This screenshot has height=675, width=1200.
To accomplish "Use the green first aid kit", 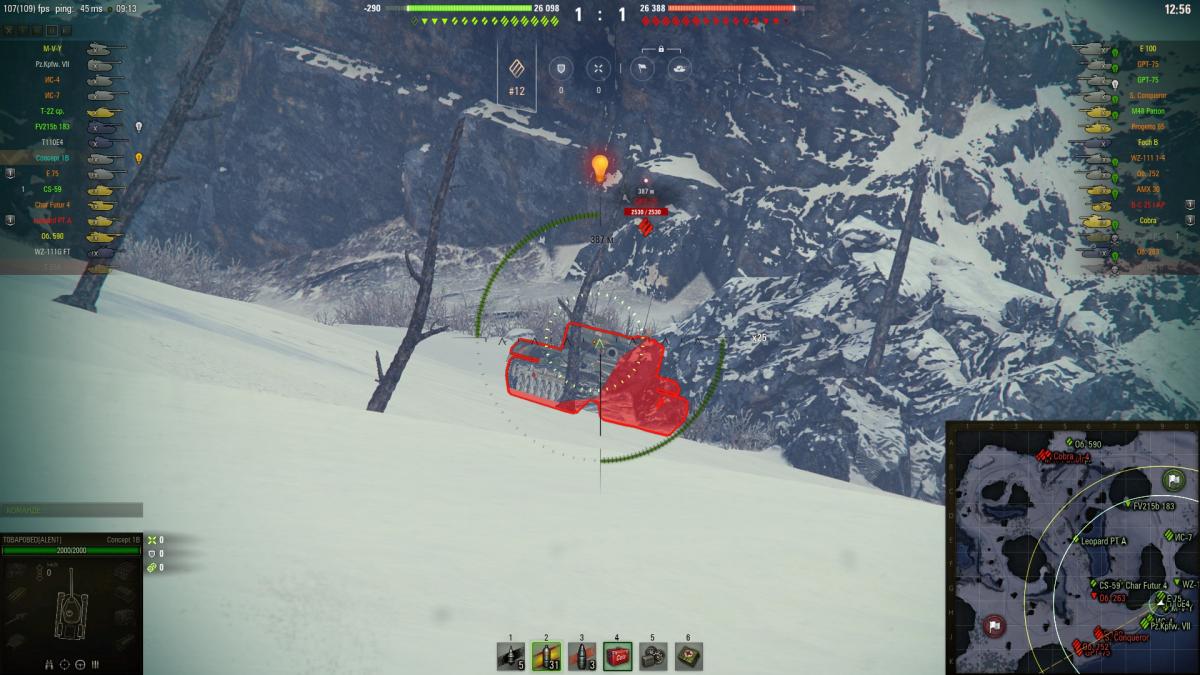I will (688, 656).
